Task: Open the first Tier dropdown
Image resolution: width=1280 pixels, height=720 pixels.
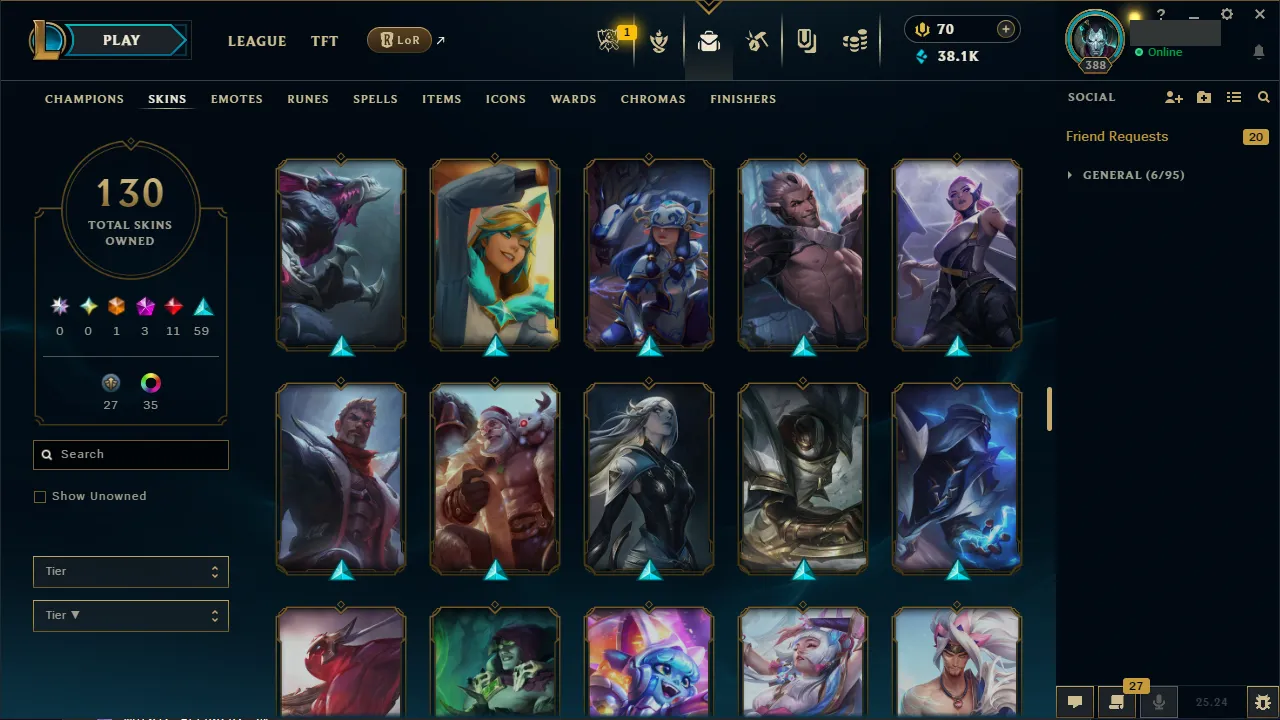Action: [130, 571]
